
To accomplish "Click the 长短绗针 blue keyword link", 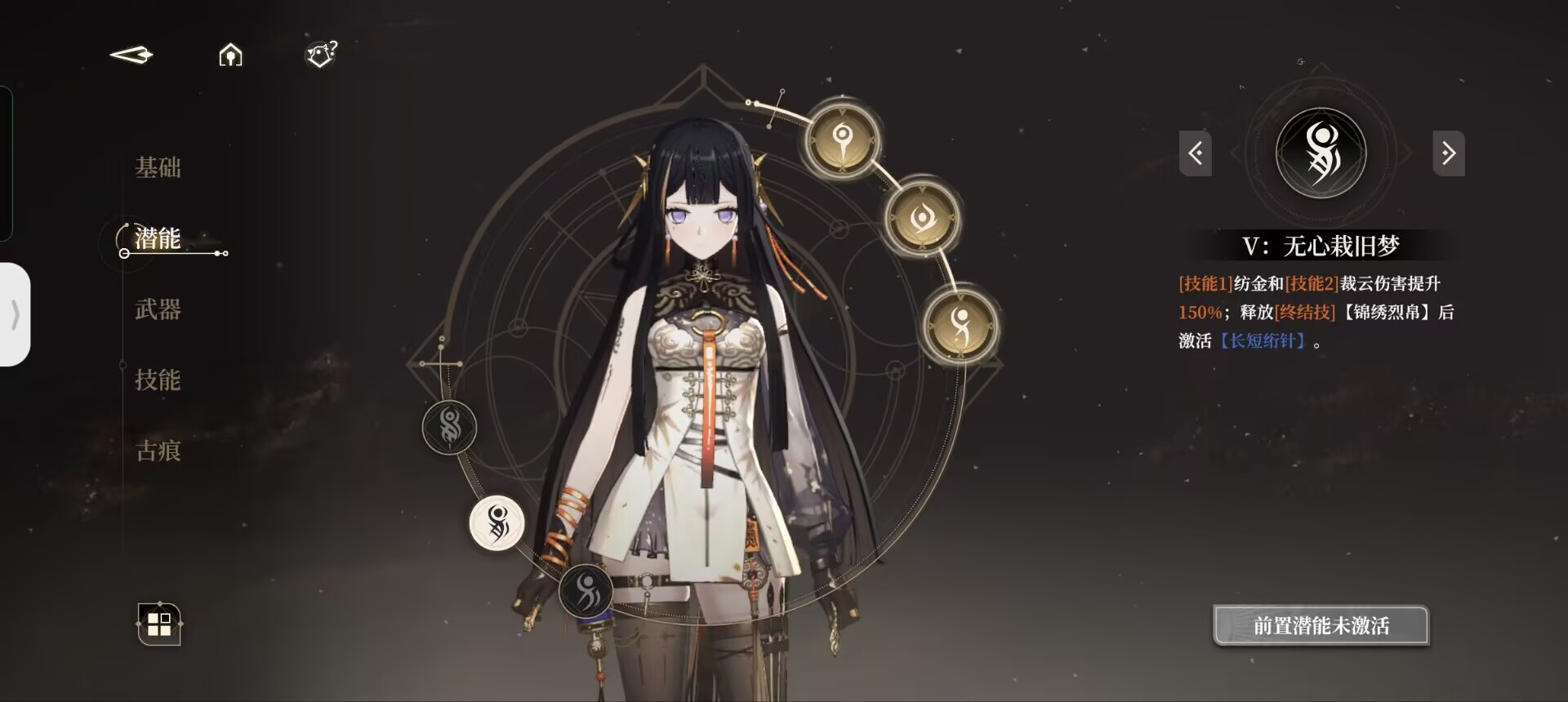I will click(x=1266, y=341).
